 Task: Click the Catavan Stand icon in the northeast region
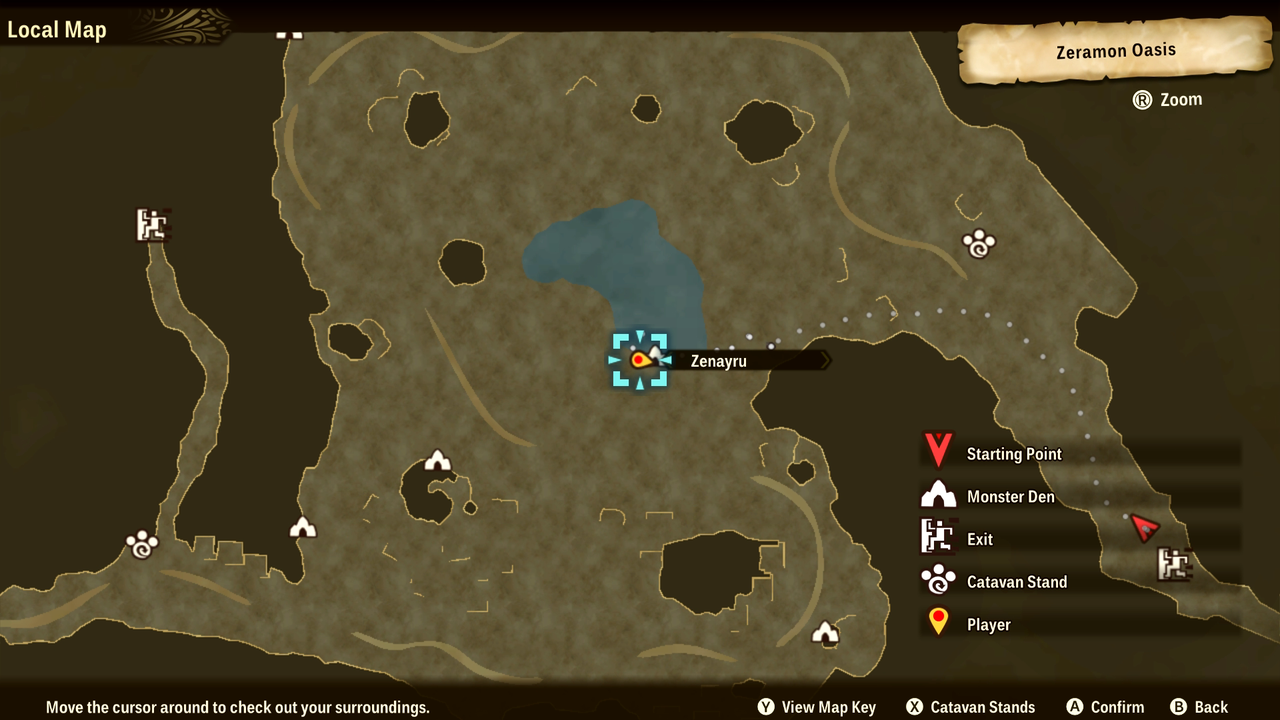(978, 243)
